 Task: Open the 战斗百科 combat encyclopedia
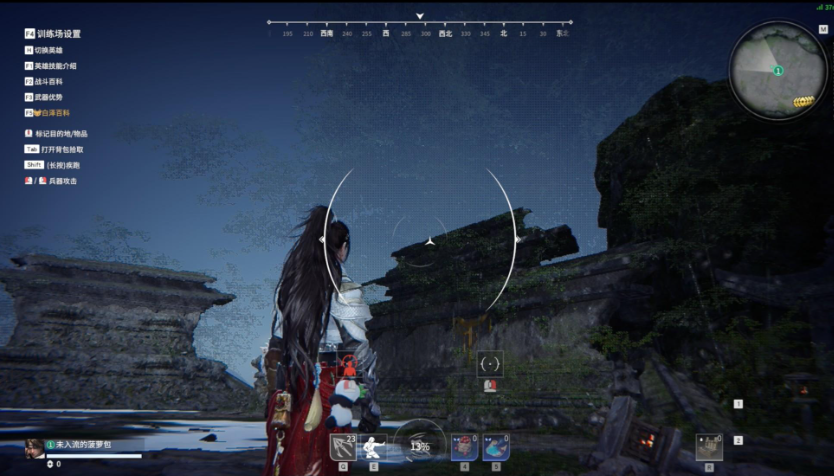(49, 81)
